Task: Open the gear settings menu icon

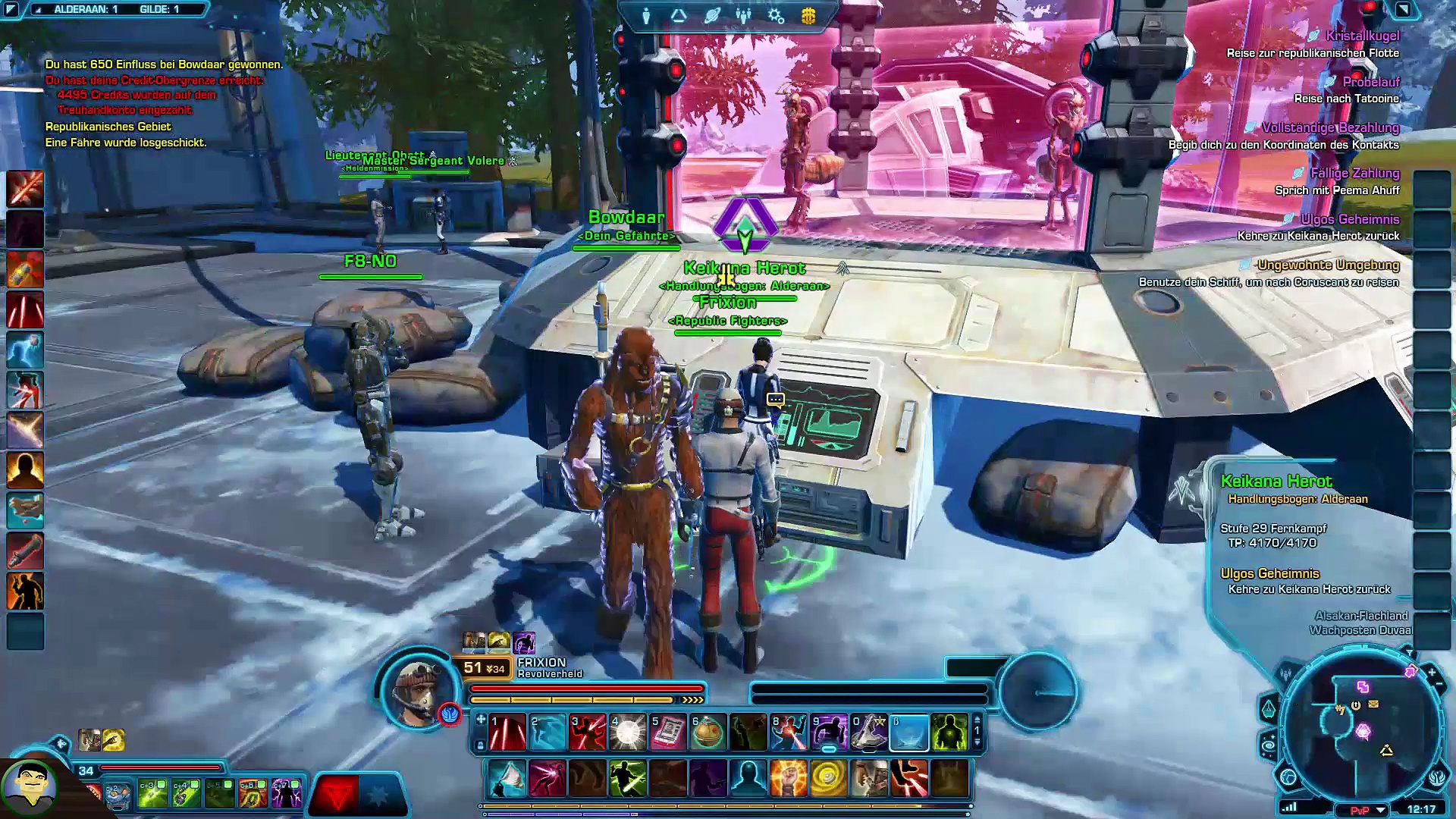Action: [x=776, y=16]
